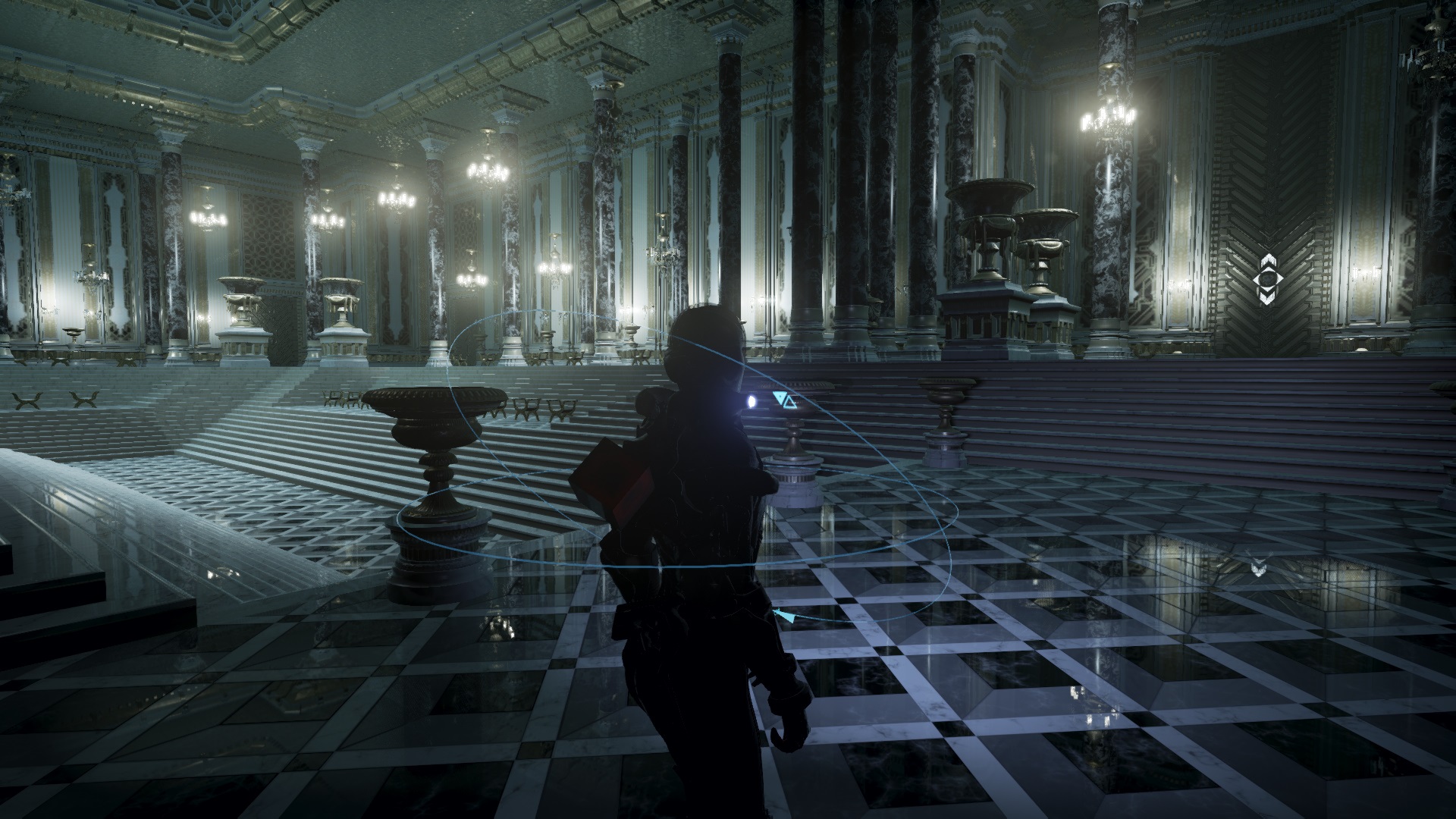Click the white diamond objective marker
Viewport: 1456px width, 819px height.
pyautogui.click(x=1267, y=281)
